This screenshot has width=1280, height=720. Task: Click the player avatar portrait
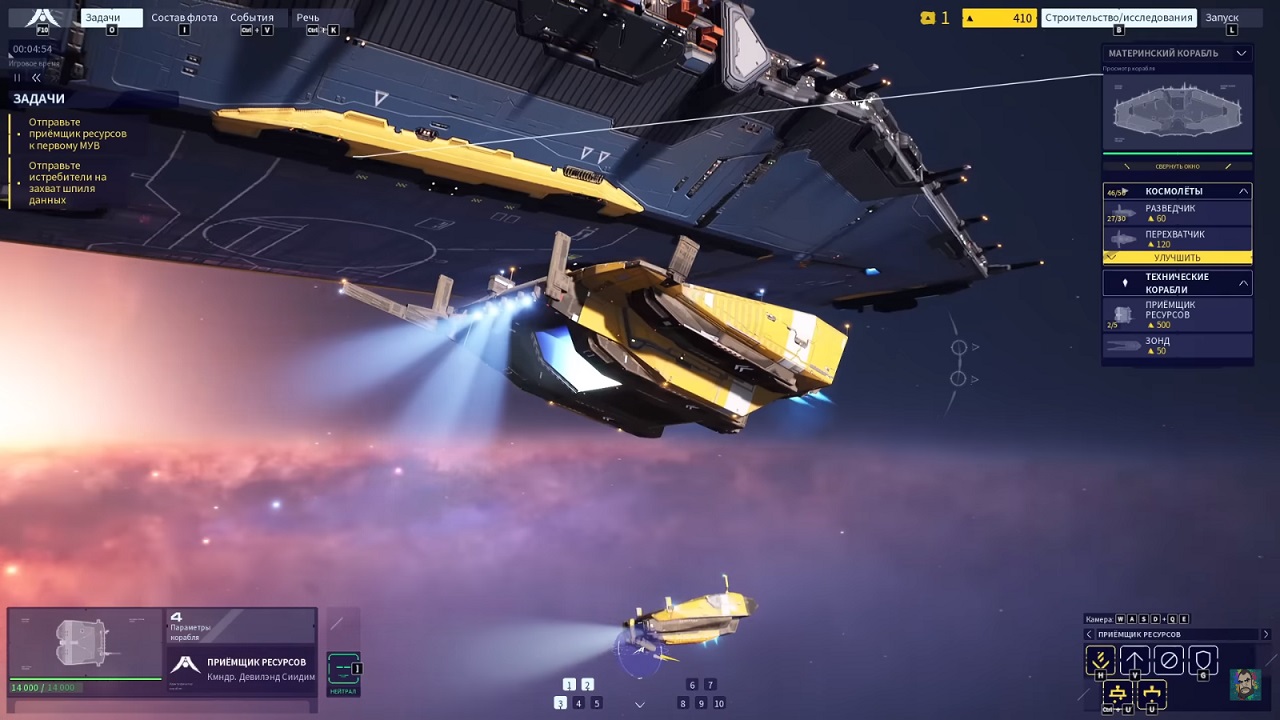point(1243,687)
